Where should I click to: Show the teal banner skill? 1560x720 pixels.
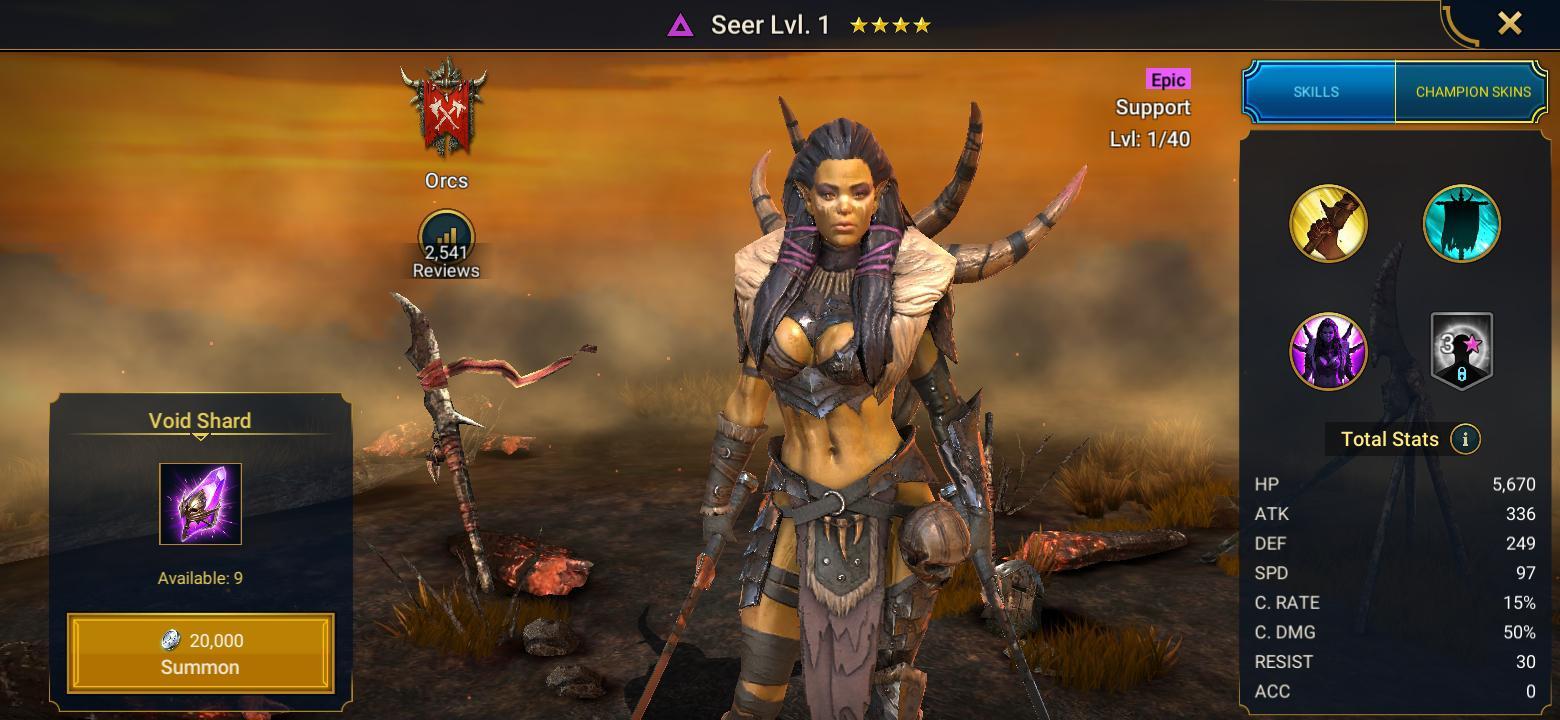(1461, 223)
